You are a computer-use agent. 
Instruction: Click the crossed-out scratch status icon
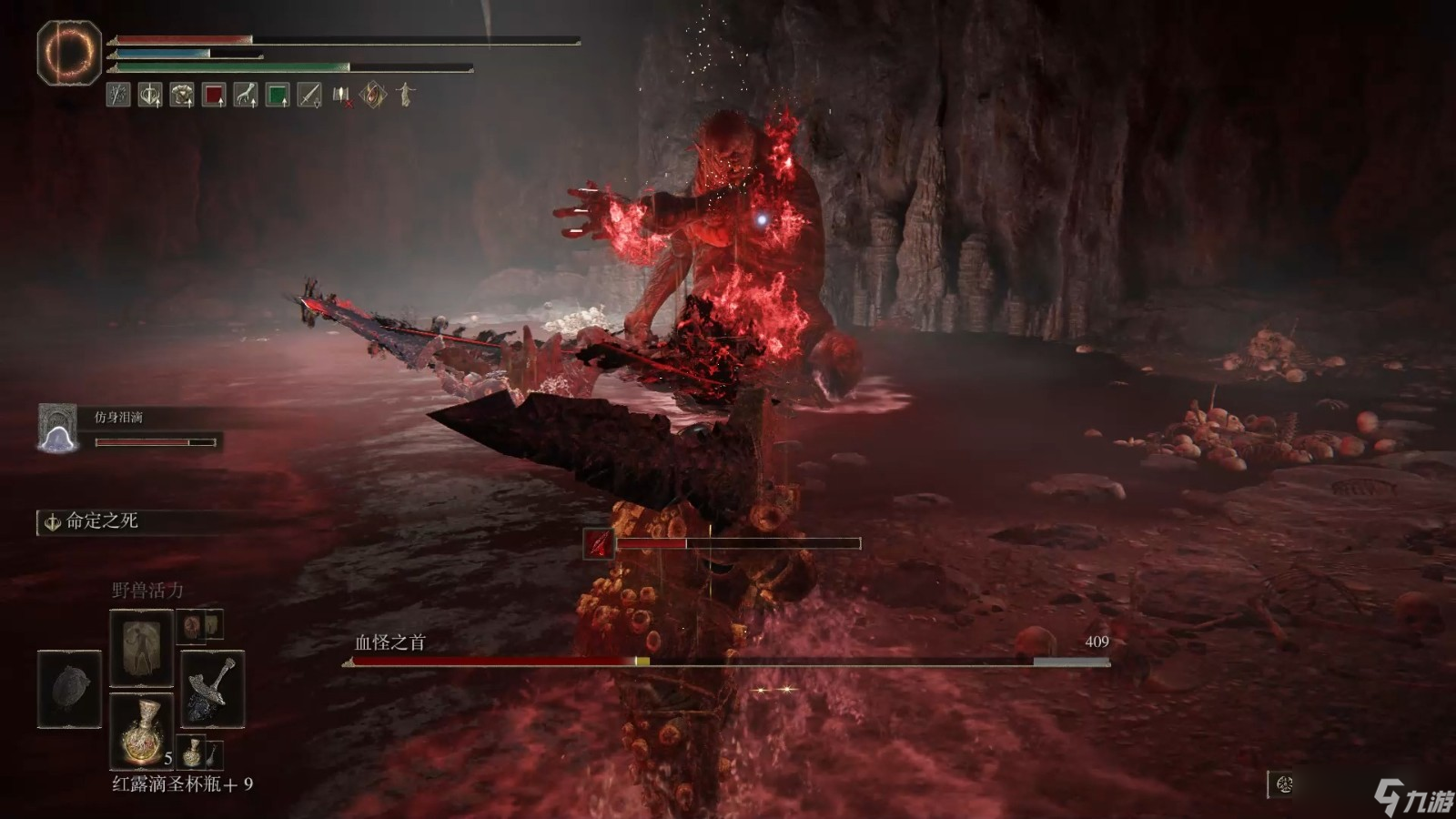coord(118,95)
